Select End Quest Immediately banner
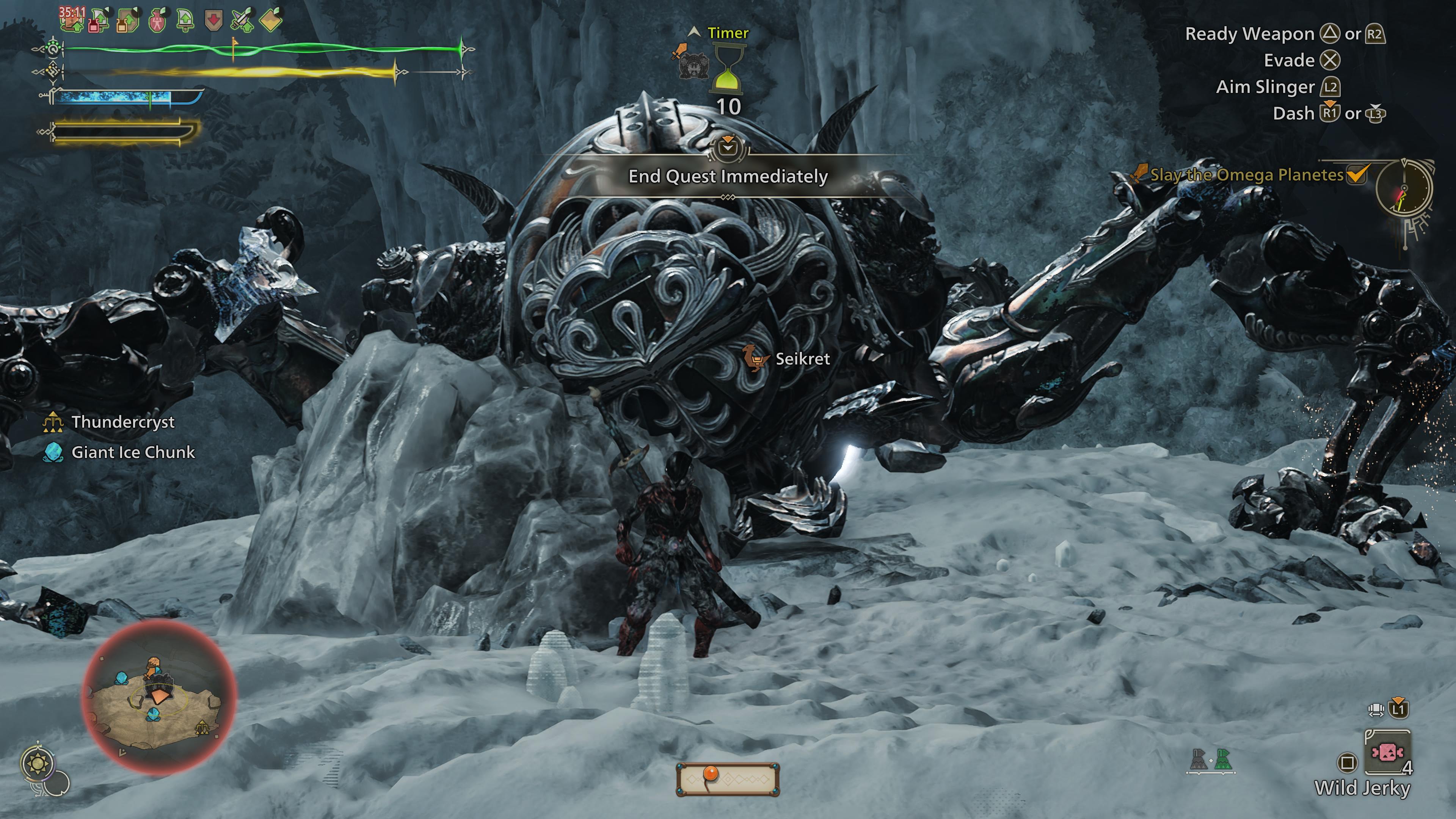 coord(728,176)
